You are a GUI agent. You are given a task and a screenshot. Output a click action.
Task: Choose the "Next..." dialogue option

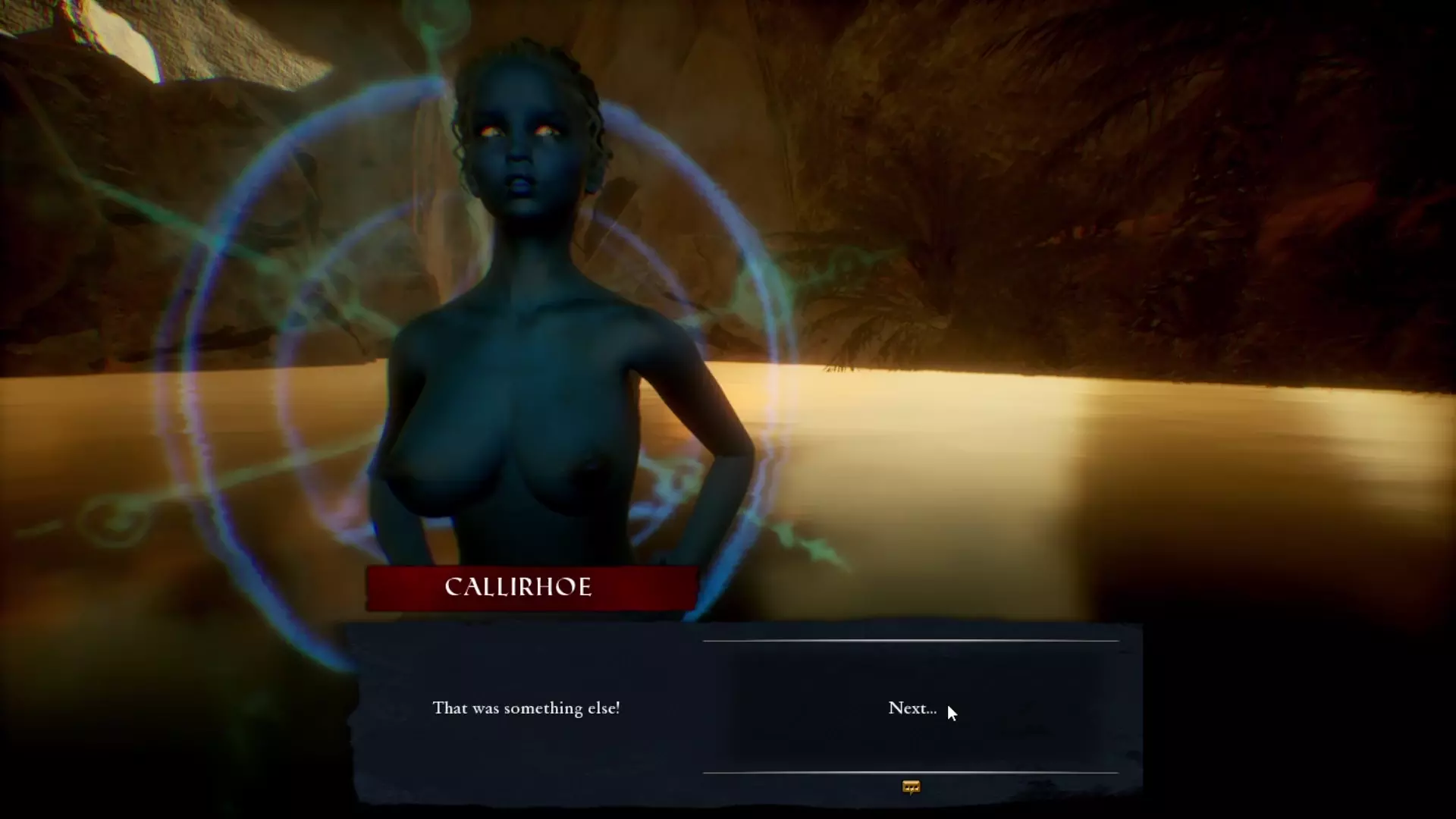tap(912, 708)
